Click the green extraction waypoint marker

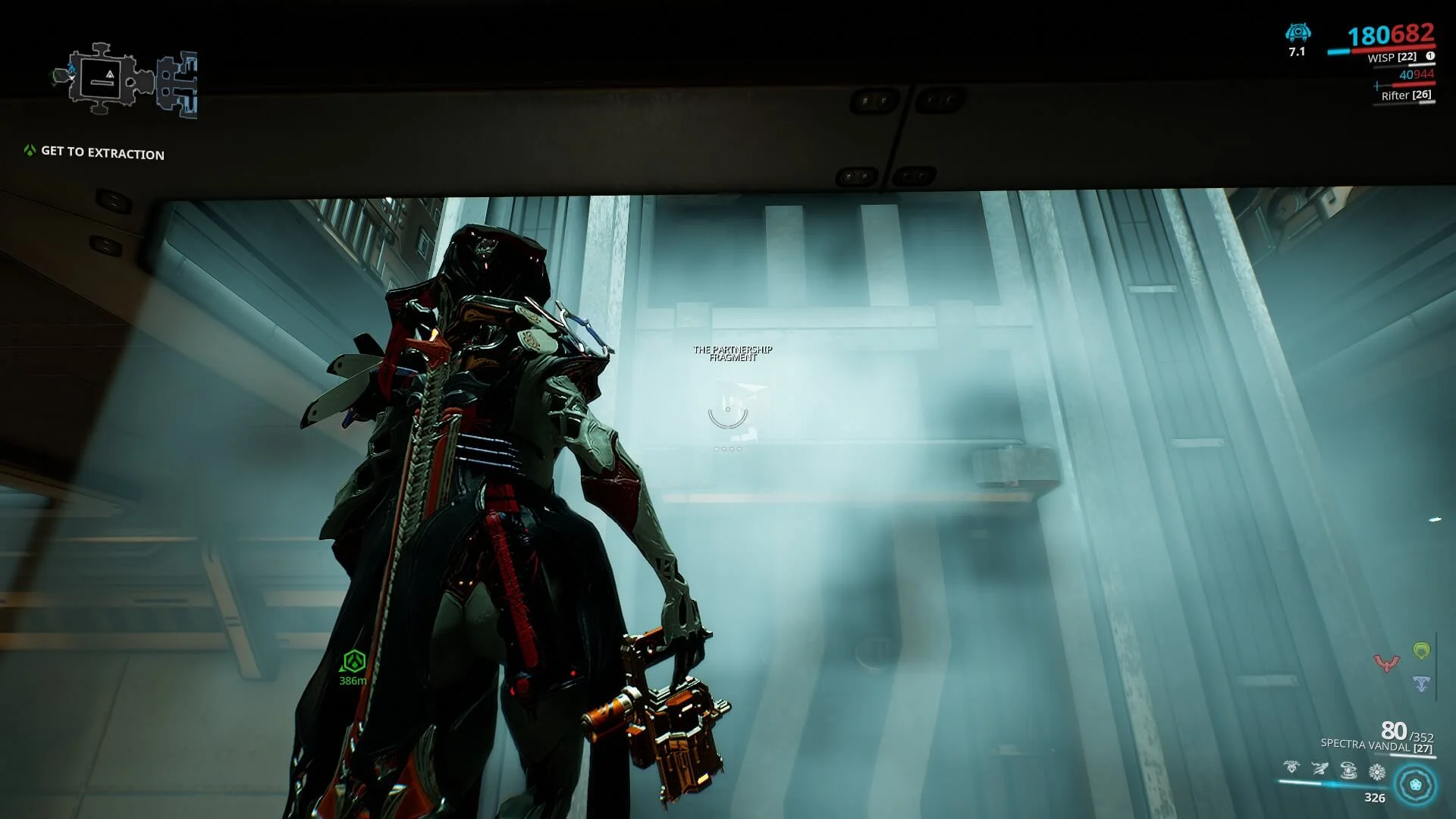point(353,662)
